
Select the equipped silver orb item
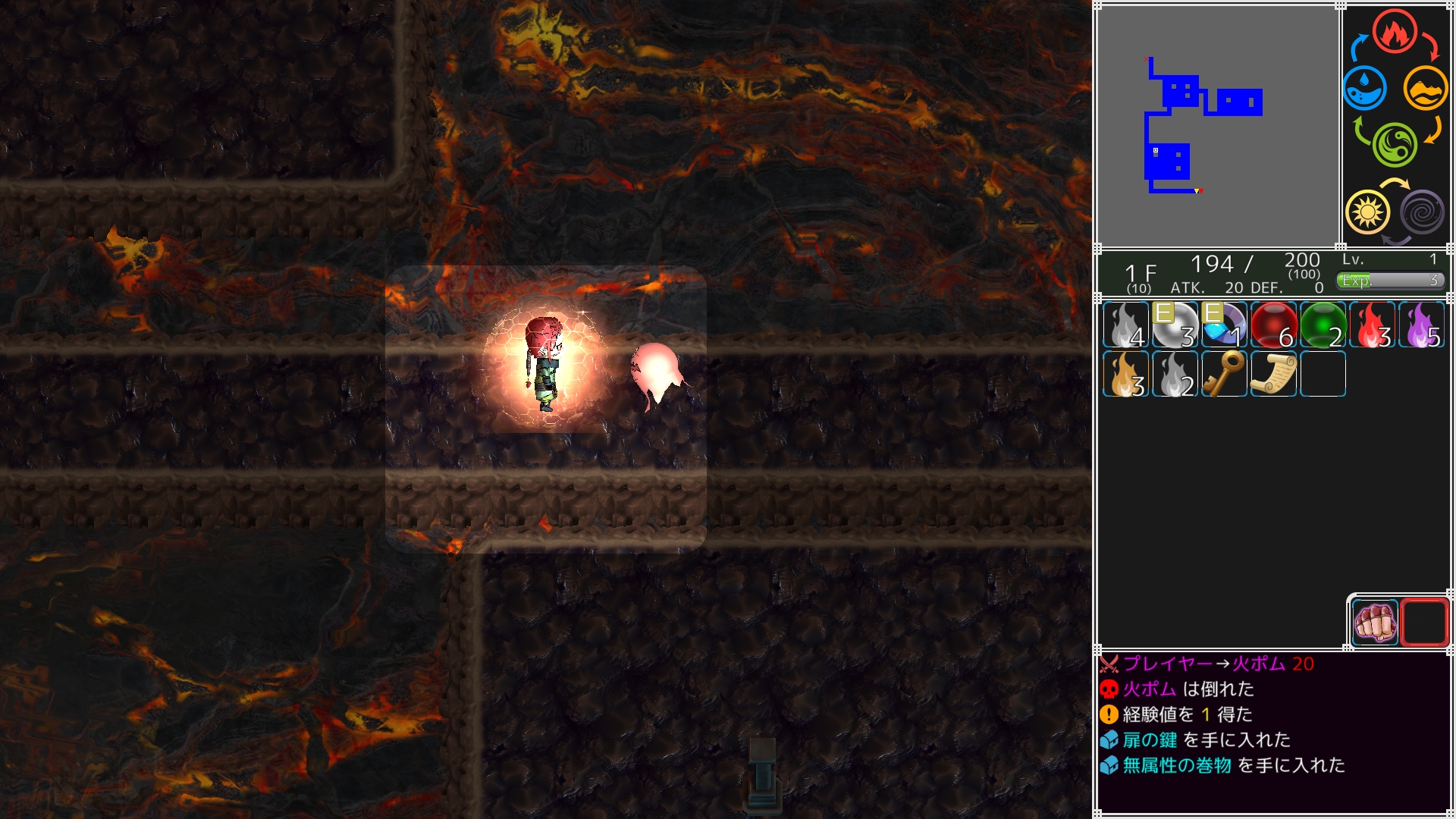tap(1175, 325)
